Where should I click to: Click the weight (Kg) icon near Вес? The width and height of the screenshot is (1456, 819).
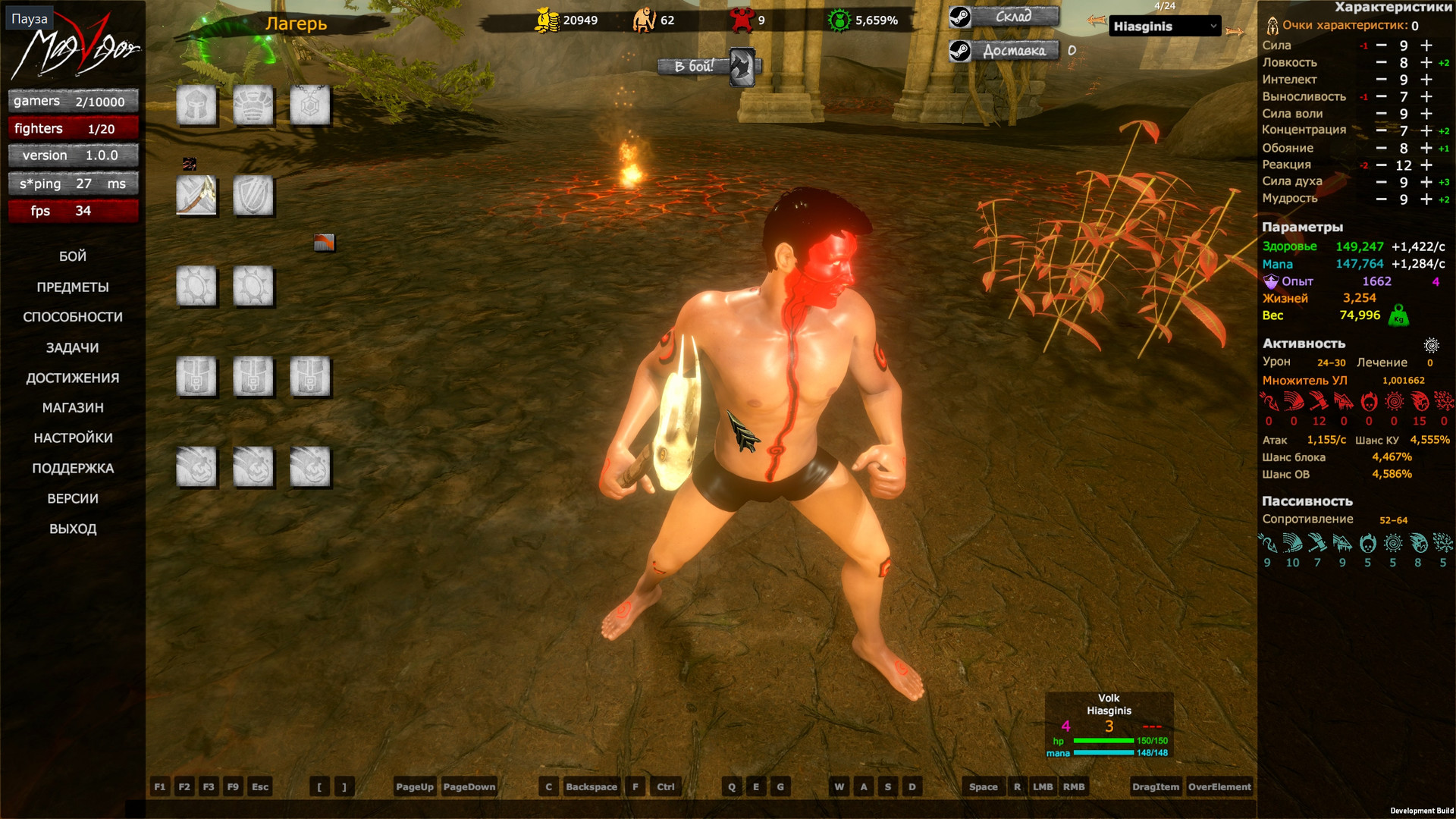click(1398, 316)
